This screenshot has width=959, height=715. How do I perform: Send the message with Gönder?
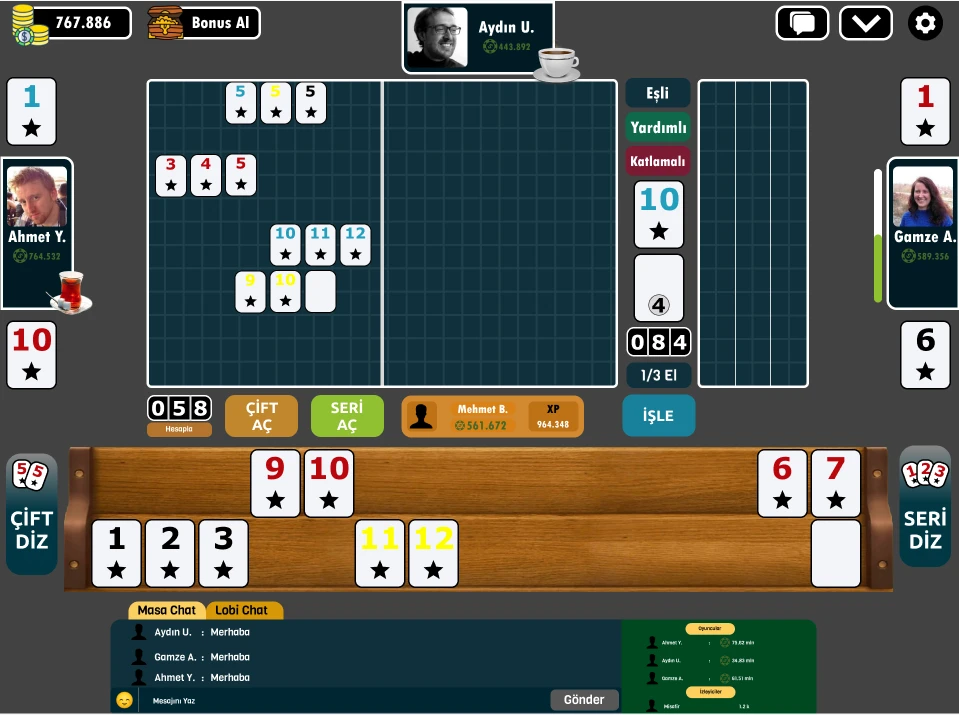point(584,700)
